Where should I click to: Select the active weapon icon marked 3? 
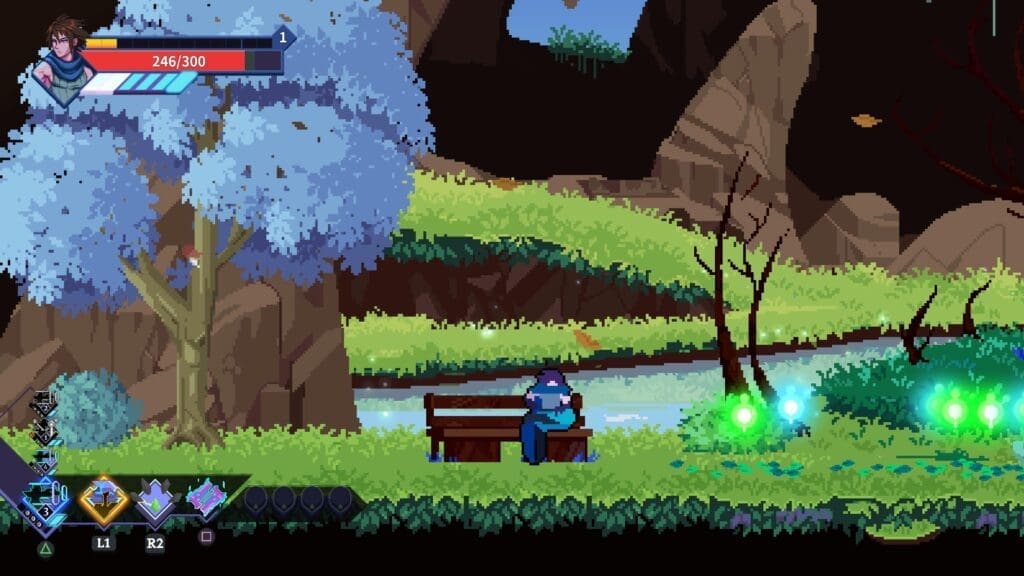pyautogui.click(x=46, y=498)
